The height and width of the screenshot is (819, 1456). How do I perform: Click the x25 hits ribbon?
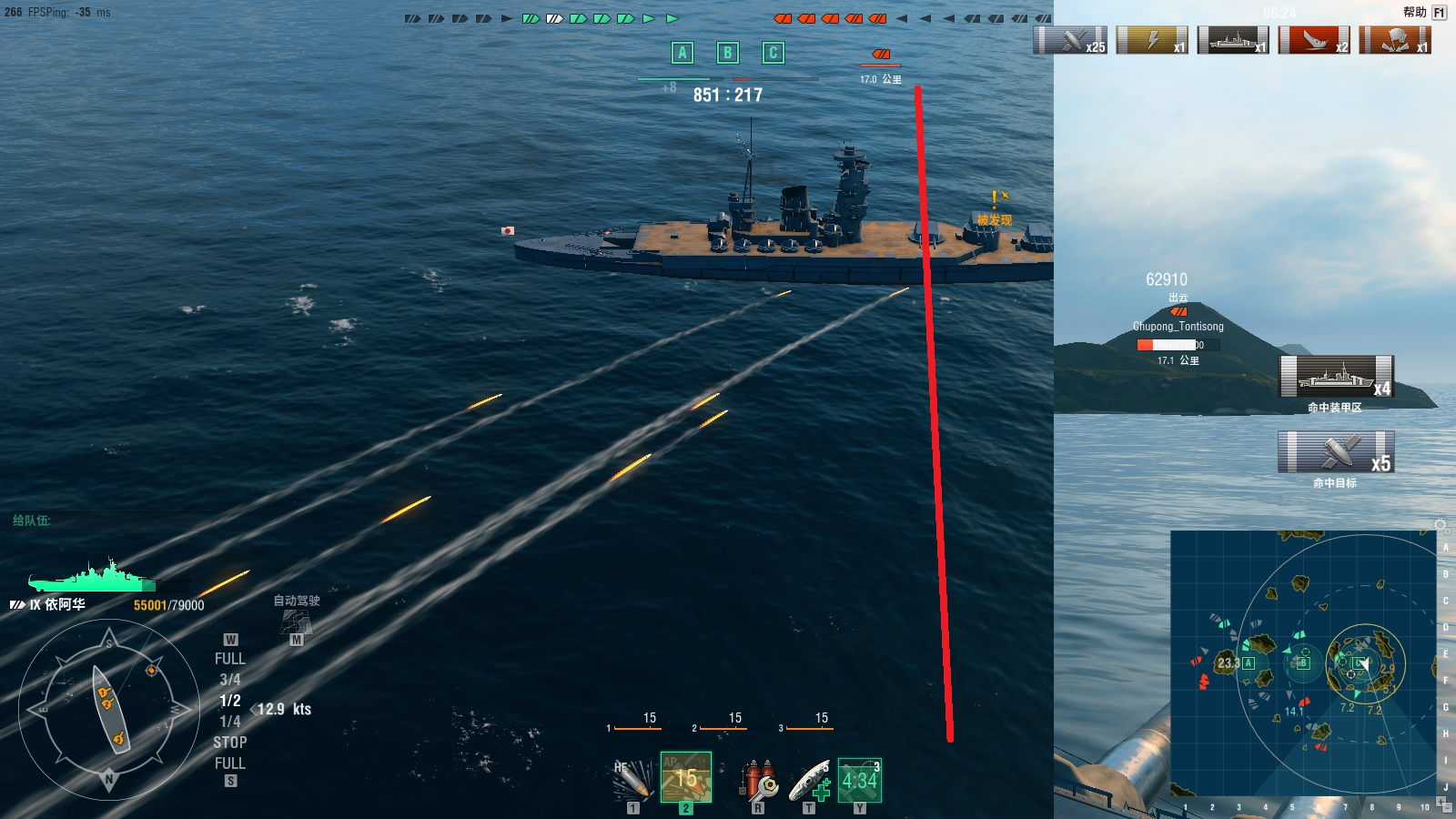pos(1070,40)
